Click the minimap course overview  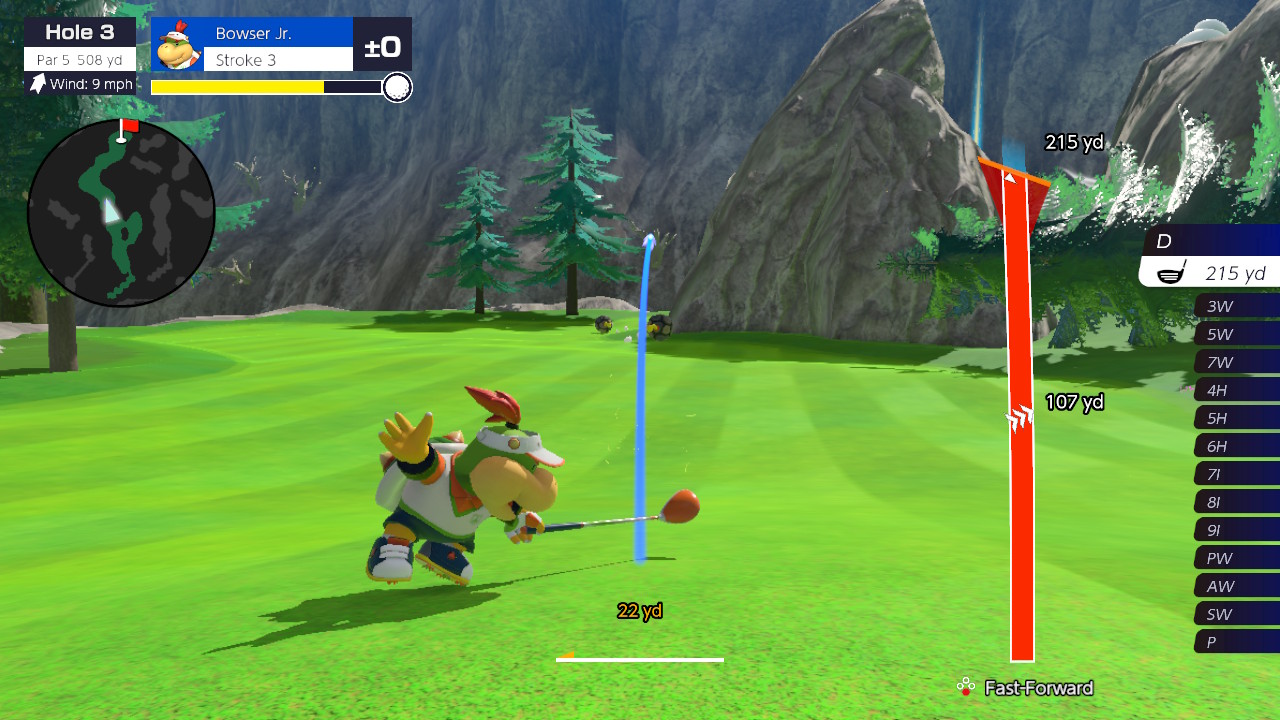tap(122, 212)
